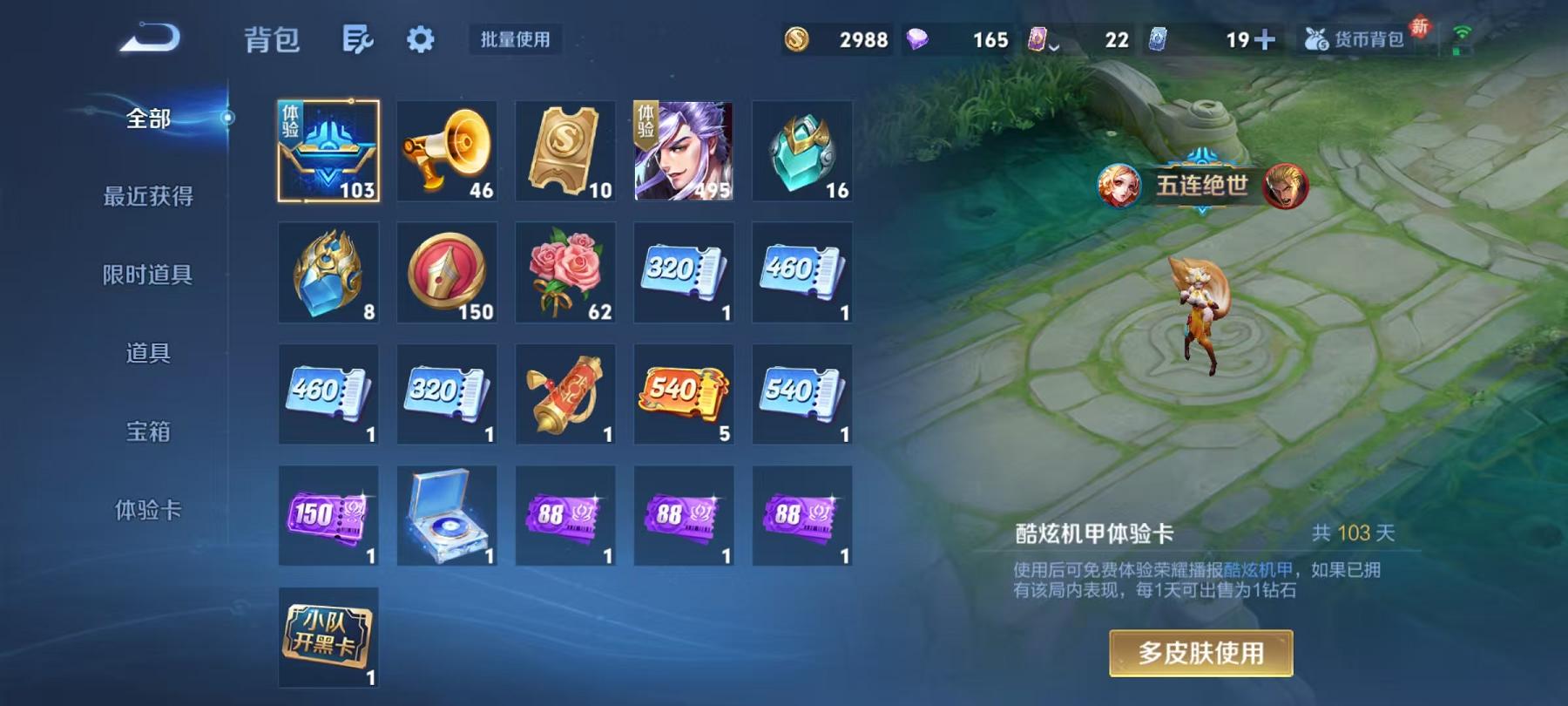Click the 批量使用 button
This screenshot has width=1568, height=706.
[x=512, y=39]
